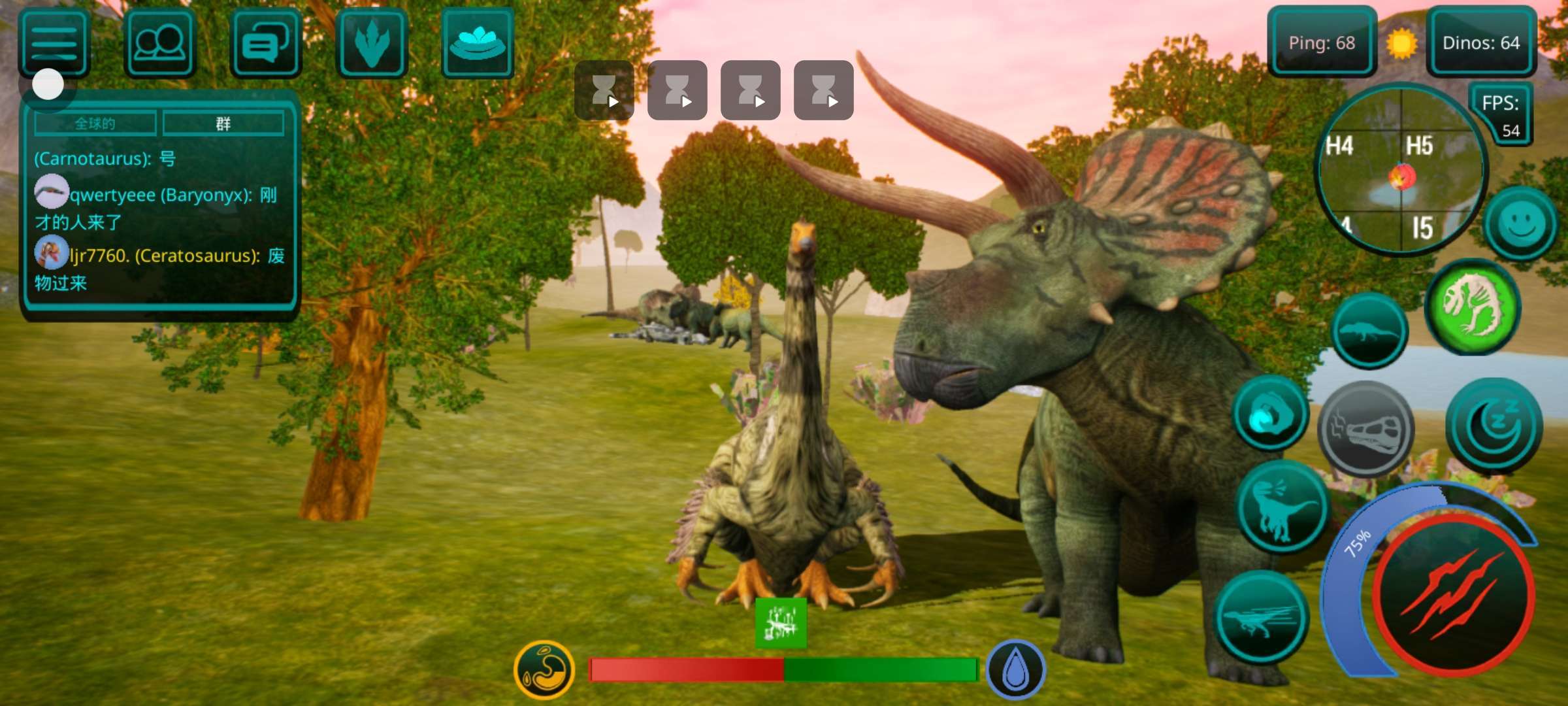The width and height of the screenshot is (1568, 706).
Task: Tap the dinosaur footprint button
Action: point(372,44)
